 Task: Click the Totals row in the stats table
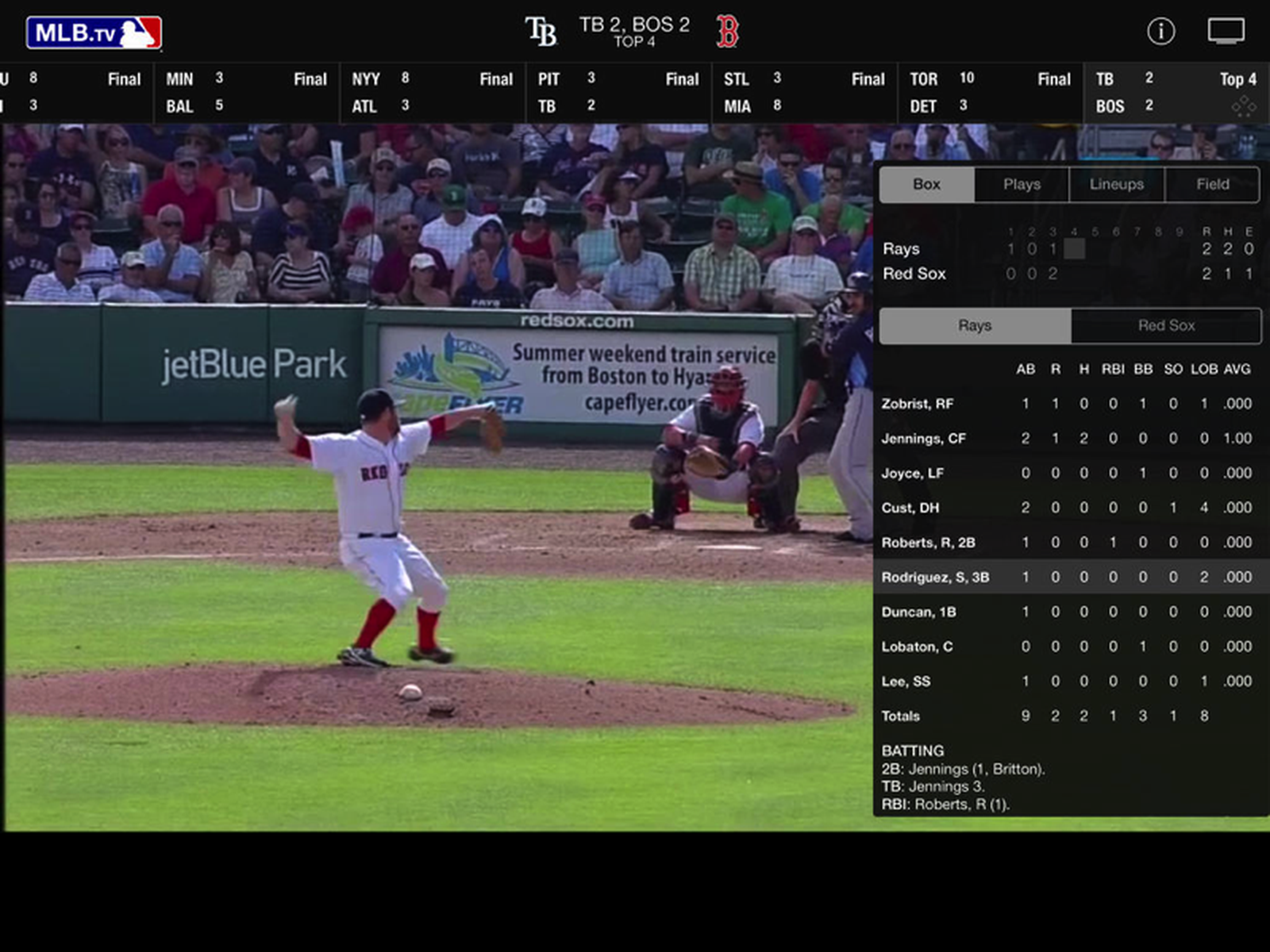[x=899, y=716]
